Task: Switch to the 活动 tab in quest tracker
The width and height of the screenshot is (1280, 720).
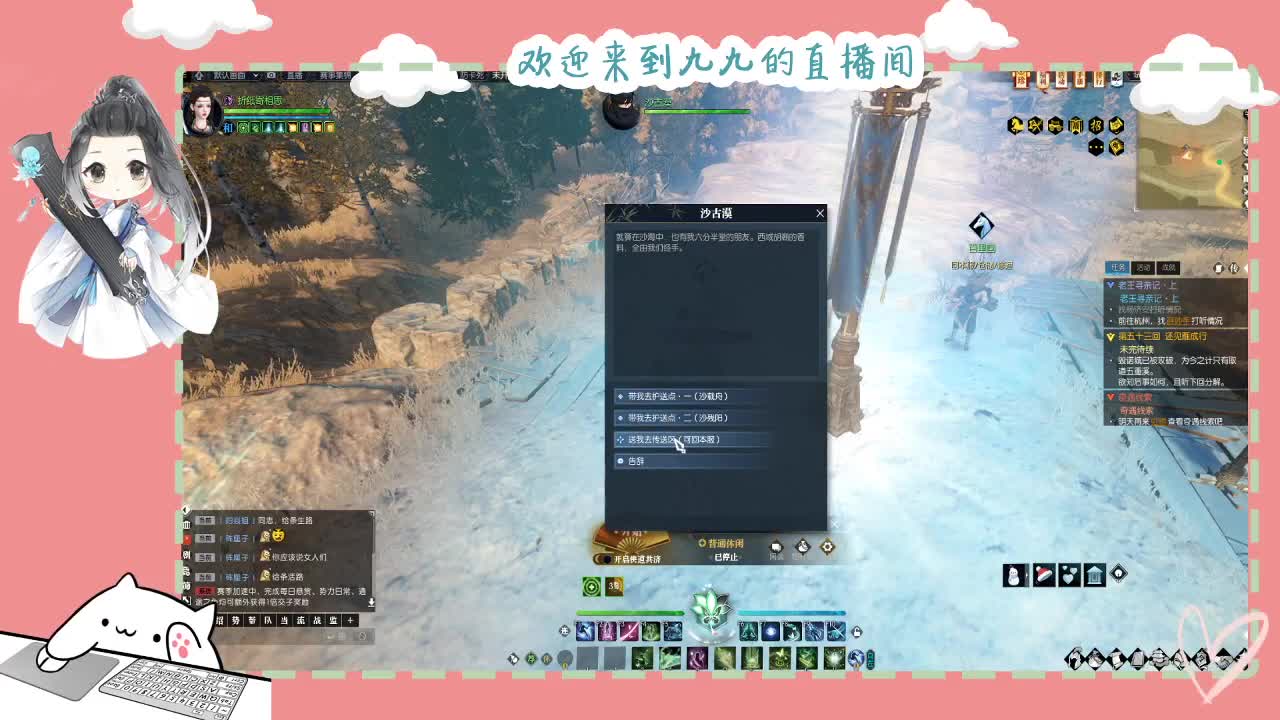Action: [x=1144, y=268]
